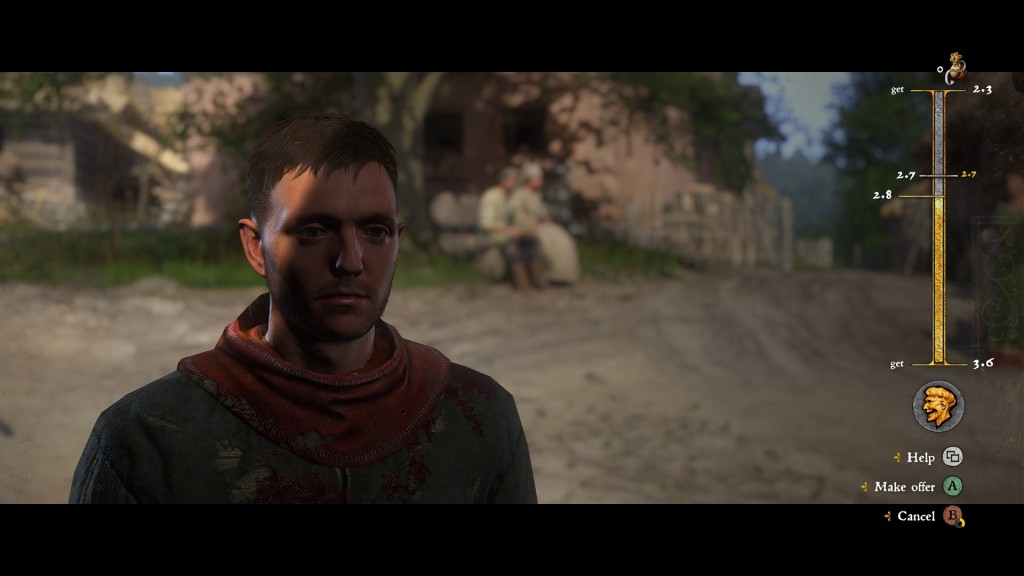Image resolution: width=1024 pixels, height=576 pixels.
Task: Click the merchant mood face icon
Action: point(938,406)
